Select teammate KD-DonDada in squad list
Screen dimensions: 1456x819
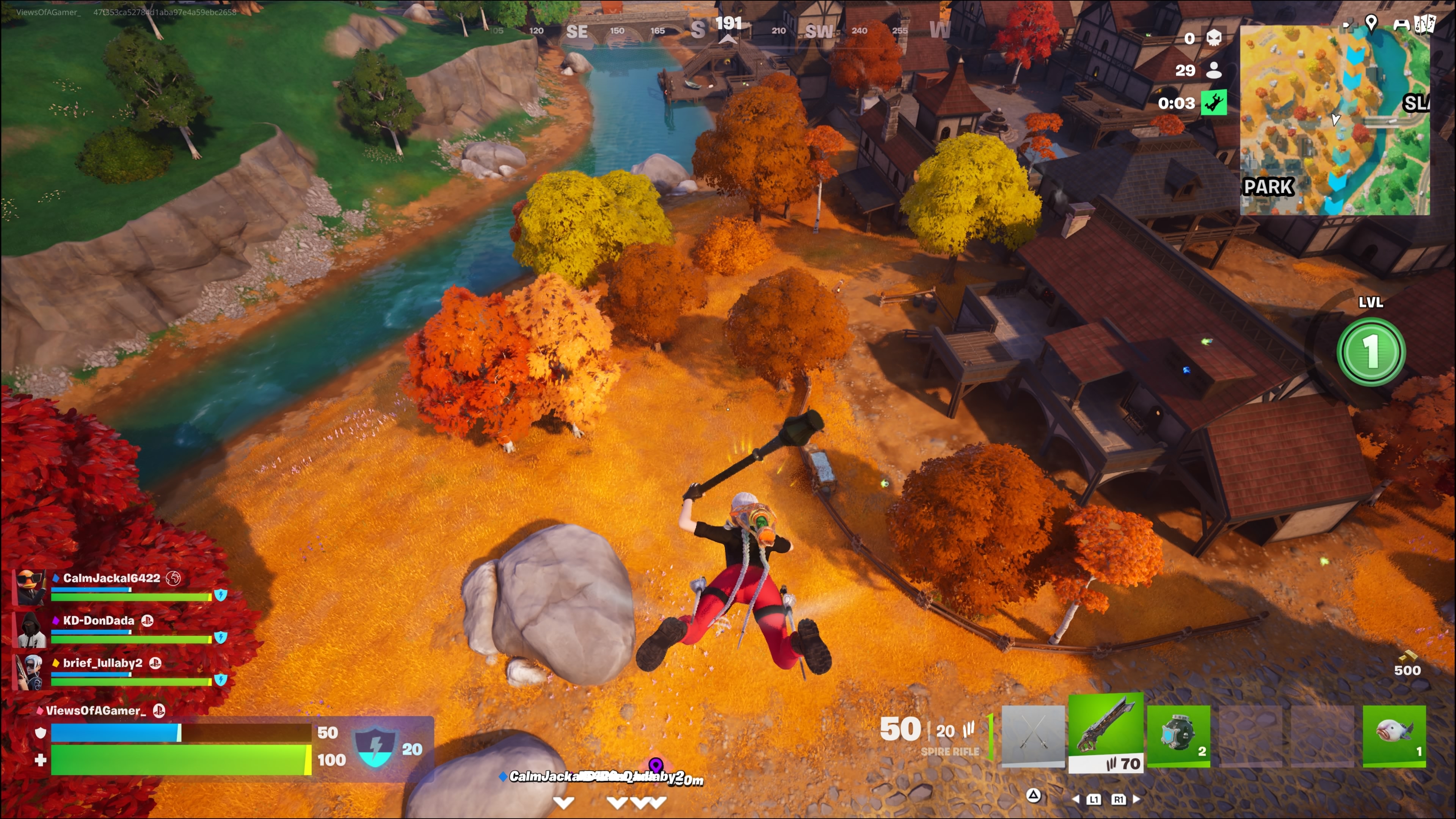tap(98, 621)
